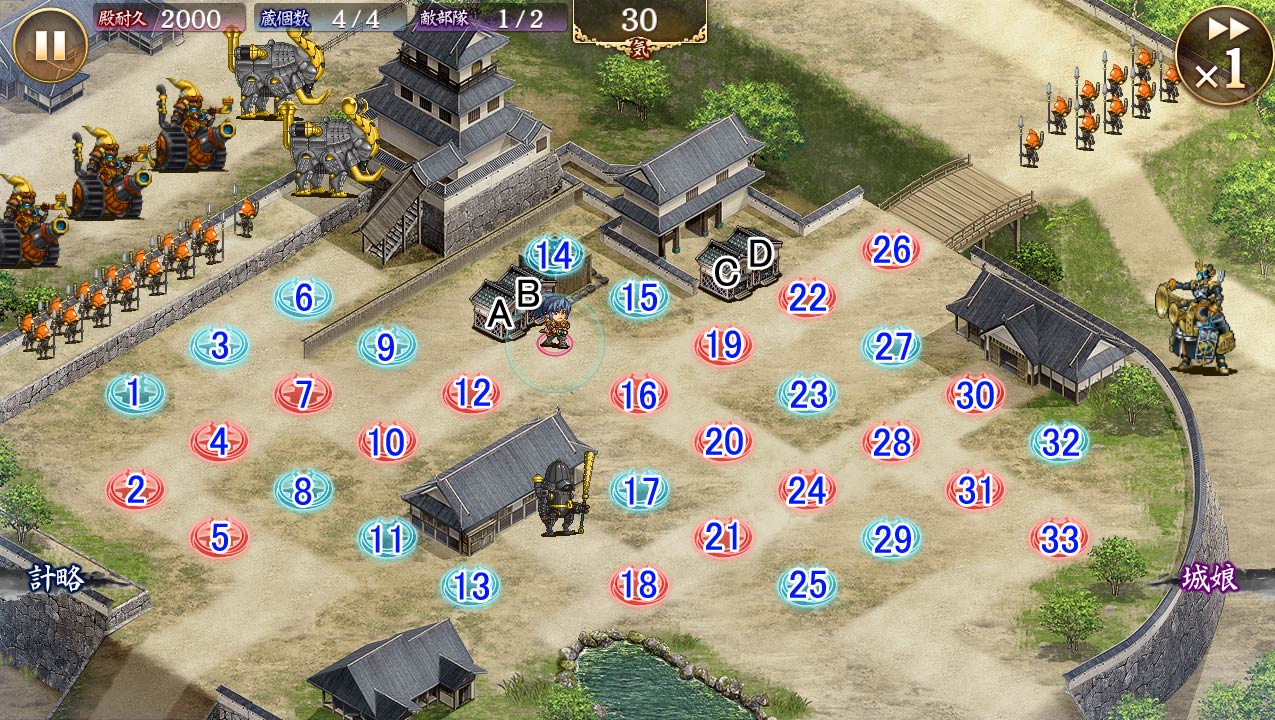Choose red deployment tile 16
This screenshot has width=1275, height=720.
pyautogui.click(x=639, y=395)
